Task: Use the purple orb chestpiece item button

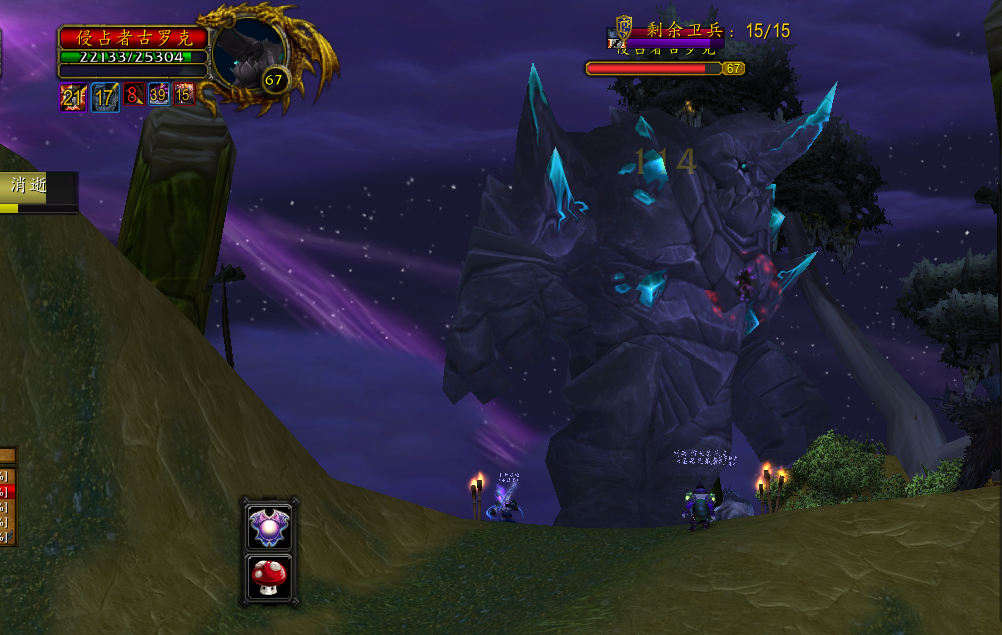Action: pyautogui.click(x=269, y=526)
